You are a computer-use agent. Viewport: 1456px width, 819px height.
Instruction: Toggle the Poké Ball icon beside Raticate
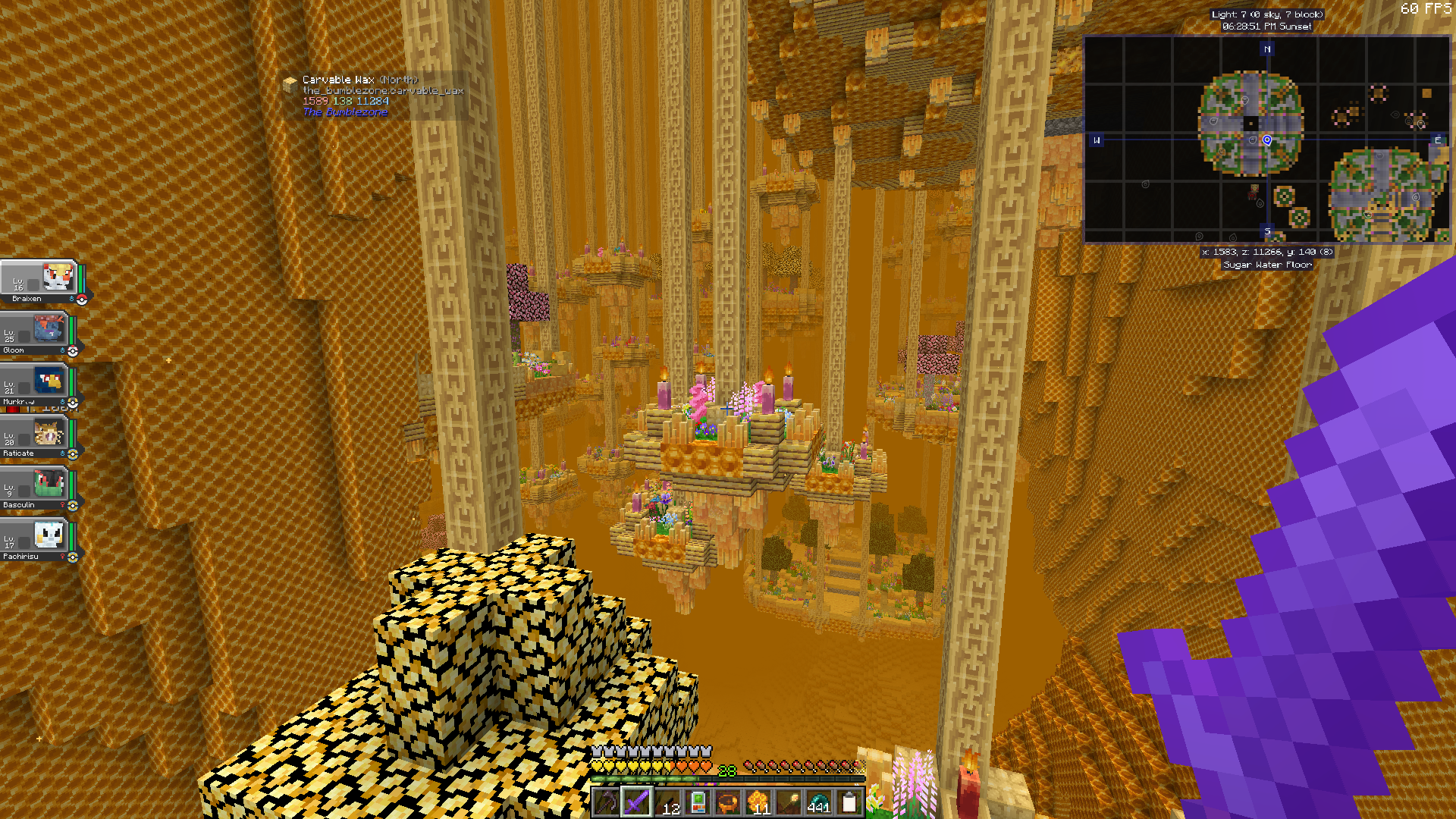(x=73, y=453)
